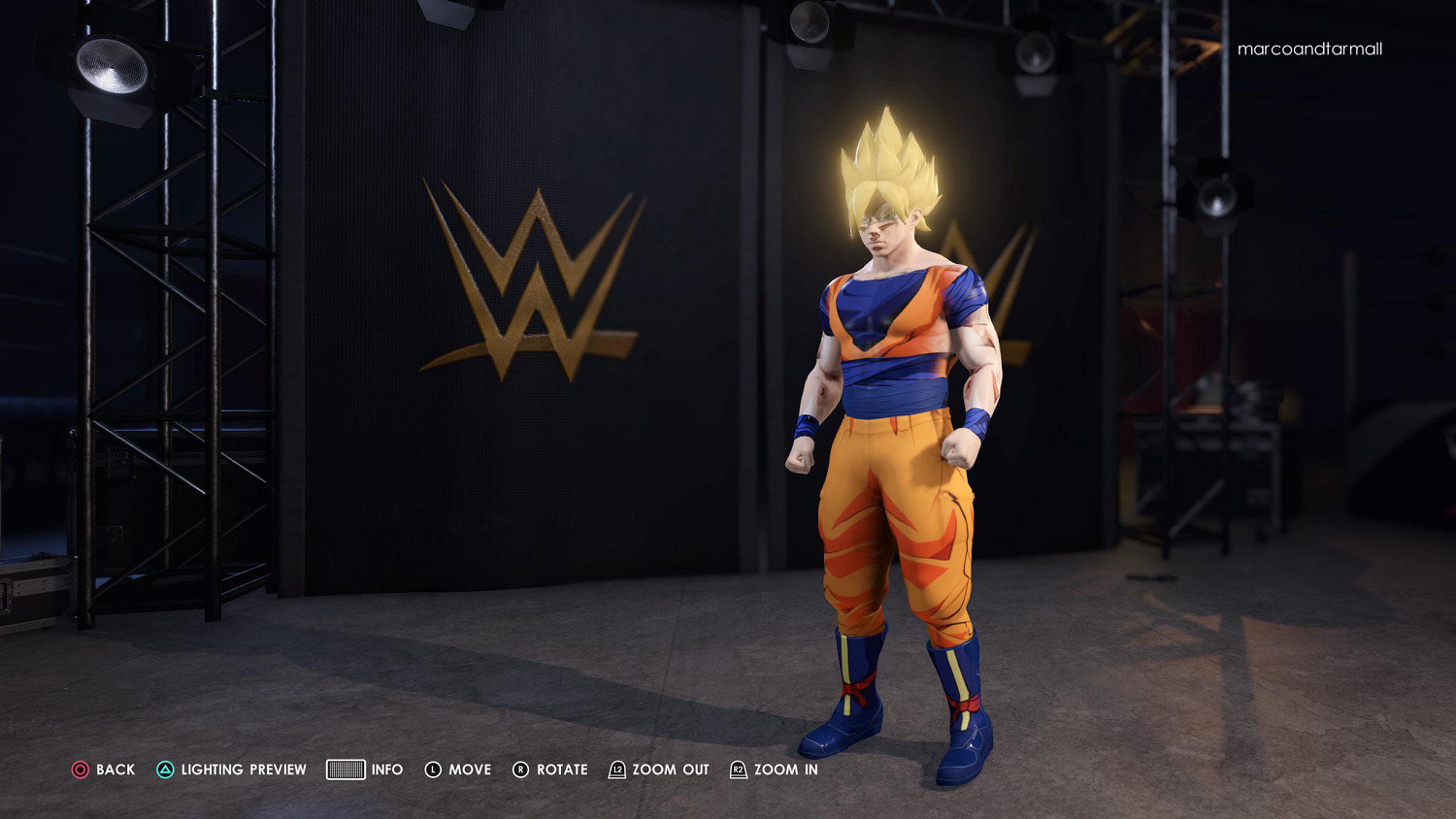Click the R analog-stick icon for Rotate
The width and height of the screenshot is (1456, 819).
[521, 770]
